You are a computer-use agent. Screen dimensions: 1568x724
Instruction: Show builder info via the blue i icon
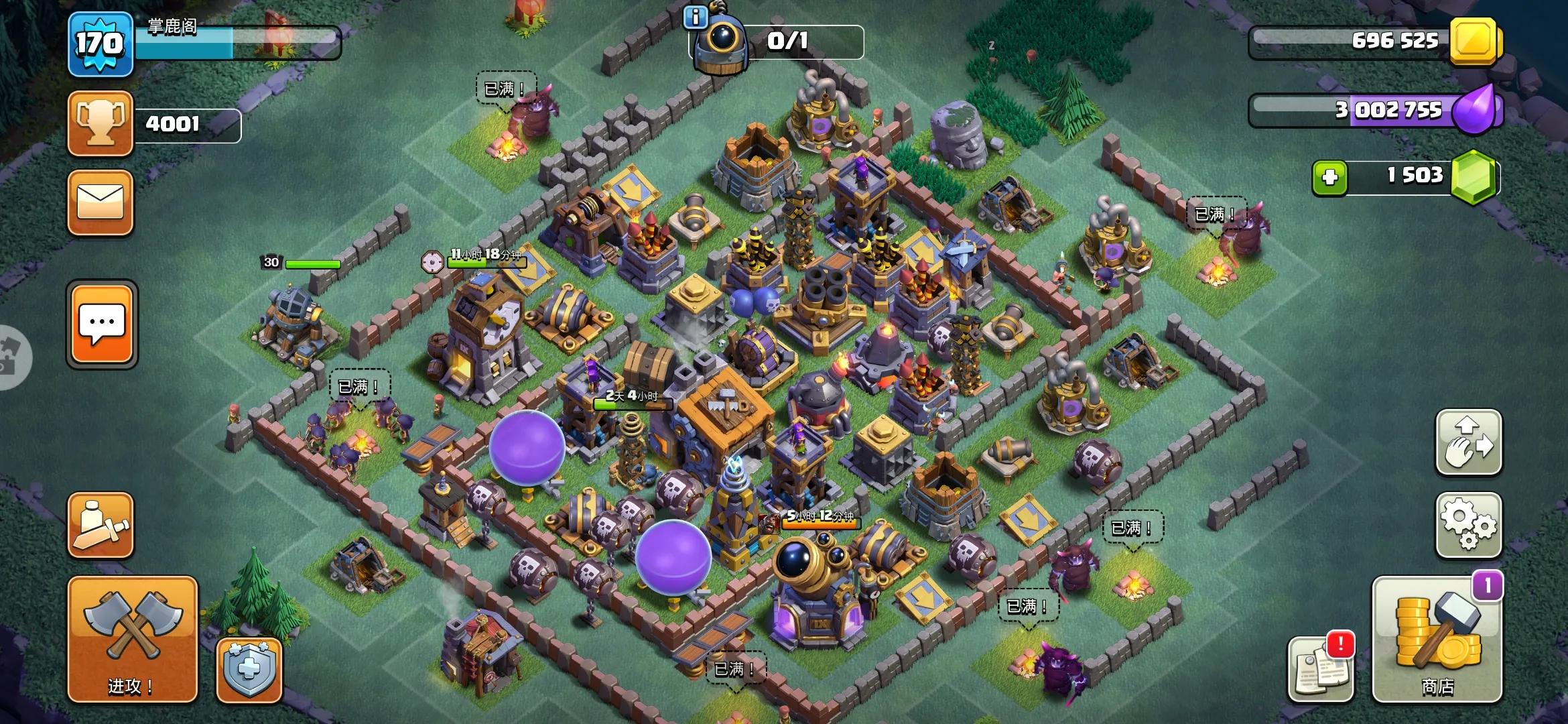tap(696, 18)
